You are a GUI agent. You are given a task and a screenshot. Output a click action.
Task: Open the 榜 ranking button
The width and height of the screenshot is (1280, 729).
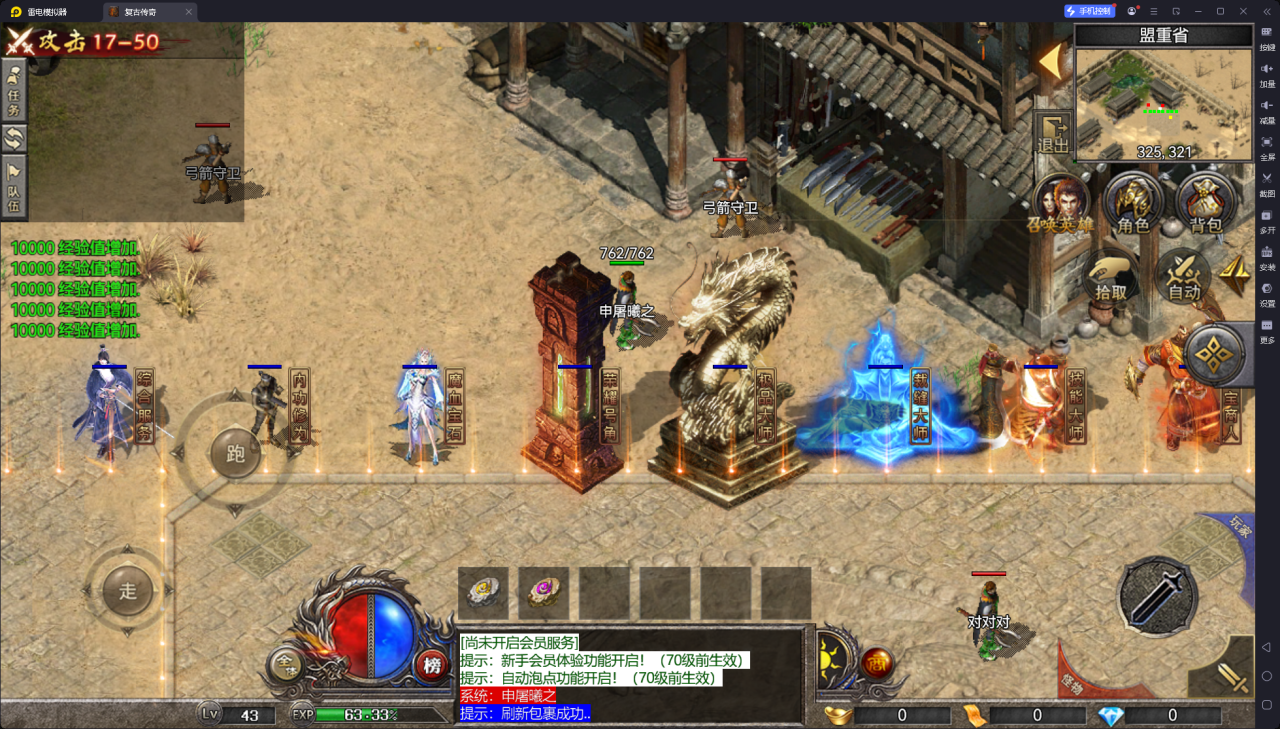click(x=432, y=665)
